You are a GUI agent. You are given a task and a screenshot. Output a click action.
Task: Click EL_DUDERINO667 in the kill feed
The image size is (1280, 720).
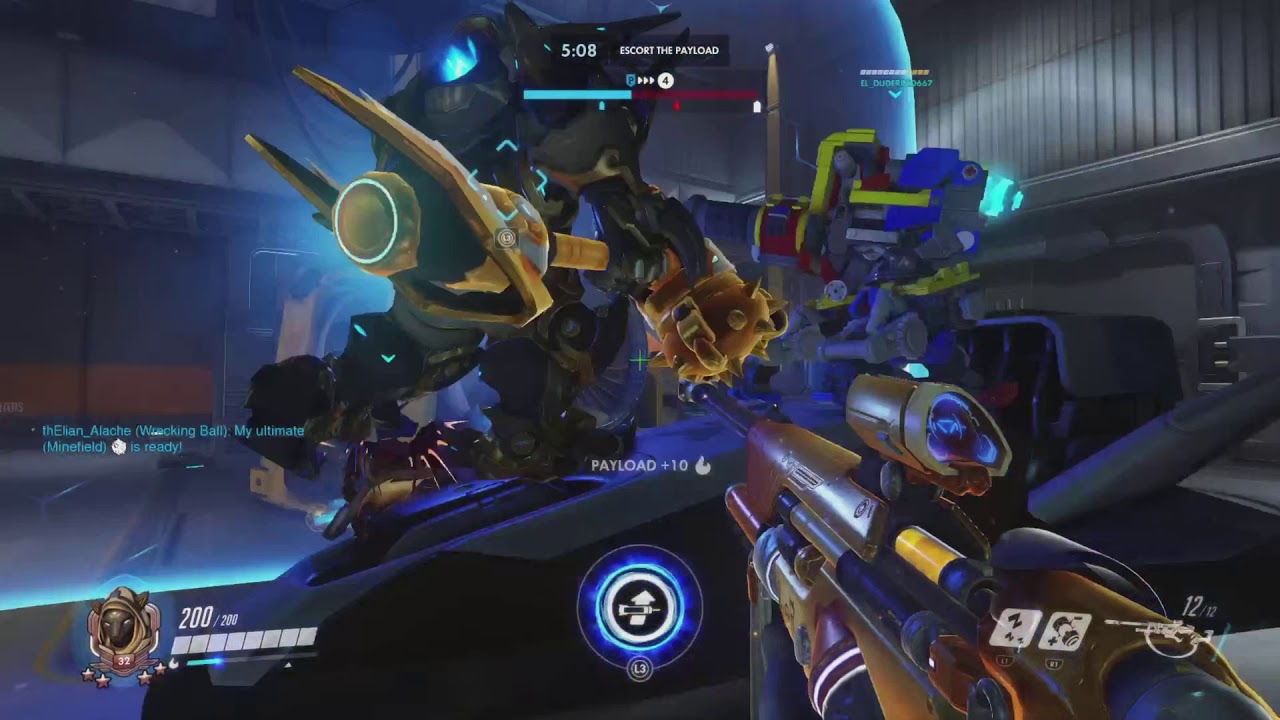click(896, 84)
